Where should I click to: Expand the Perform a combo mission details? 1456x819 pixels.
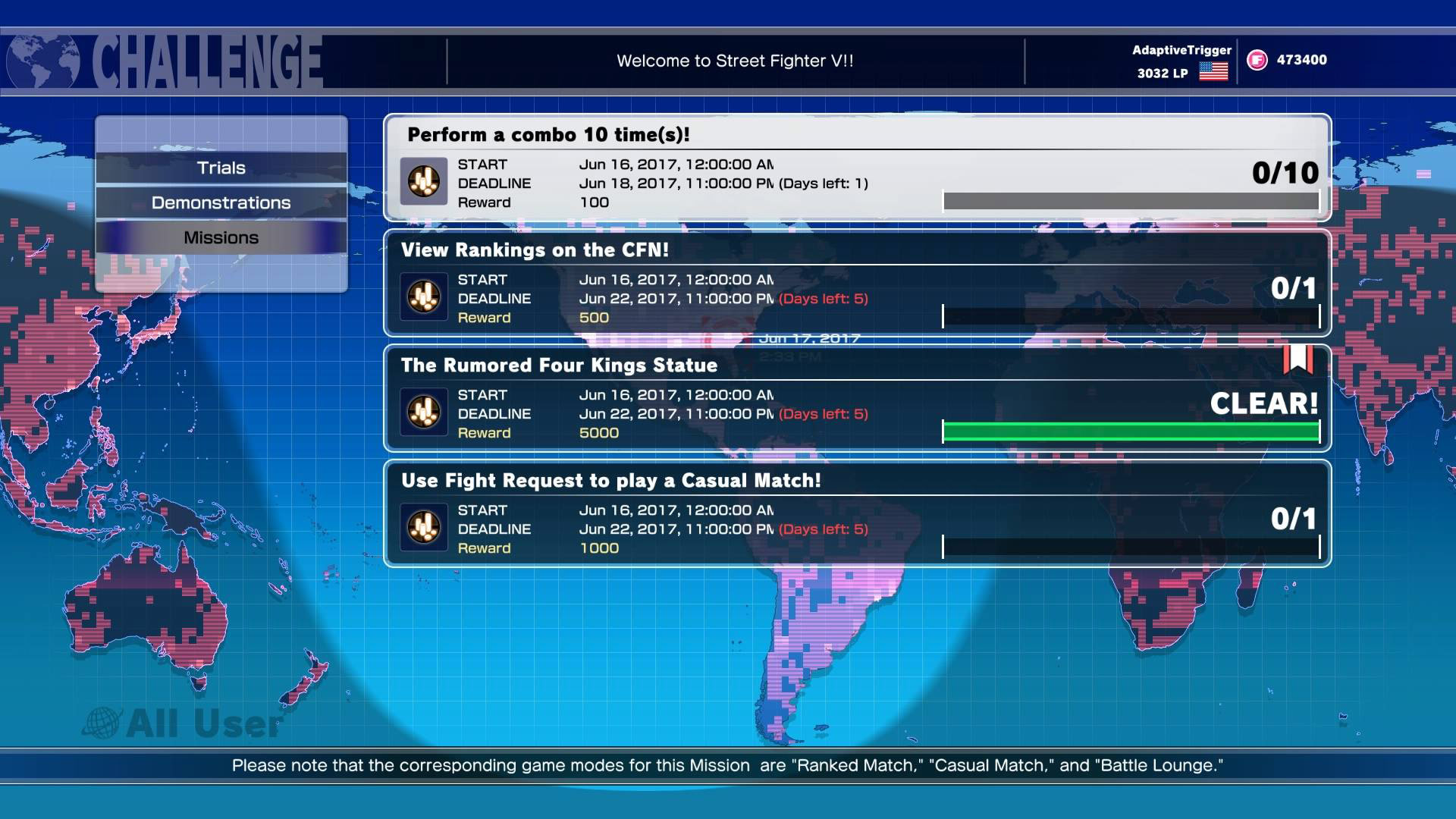[855, 168]
